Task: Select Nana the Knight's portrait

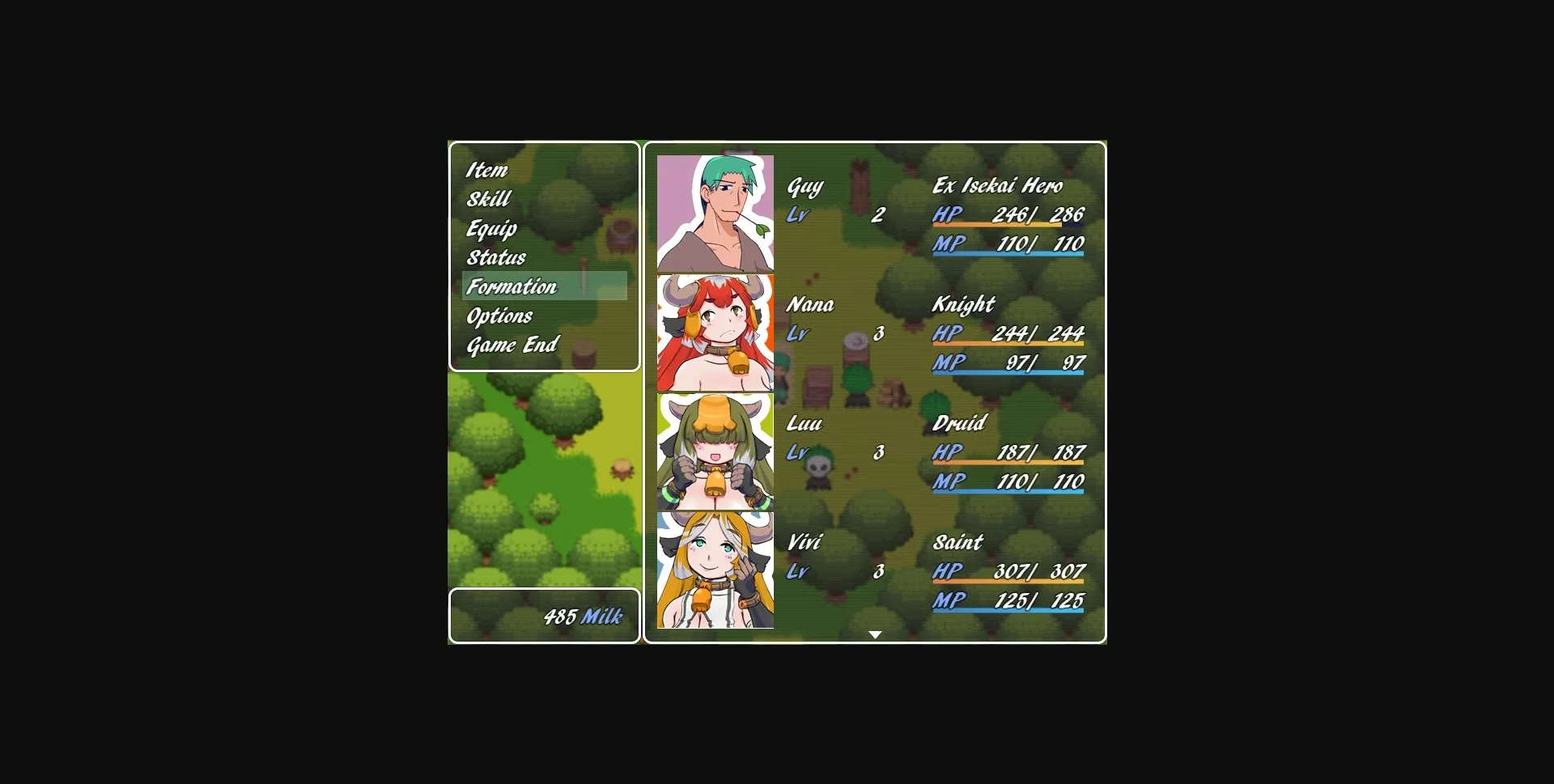Action: point(715,331)
